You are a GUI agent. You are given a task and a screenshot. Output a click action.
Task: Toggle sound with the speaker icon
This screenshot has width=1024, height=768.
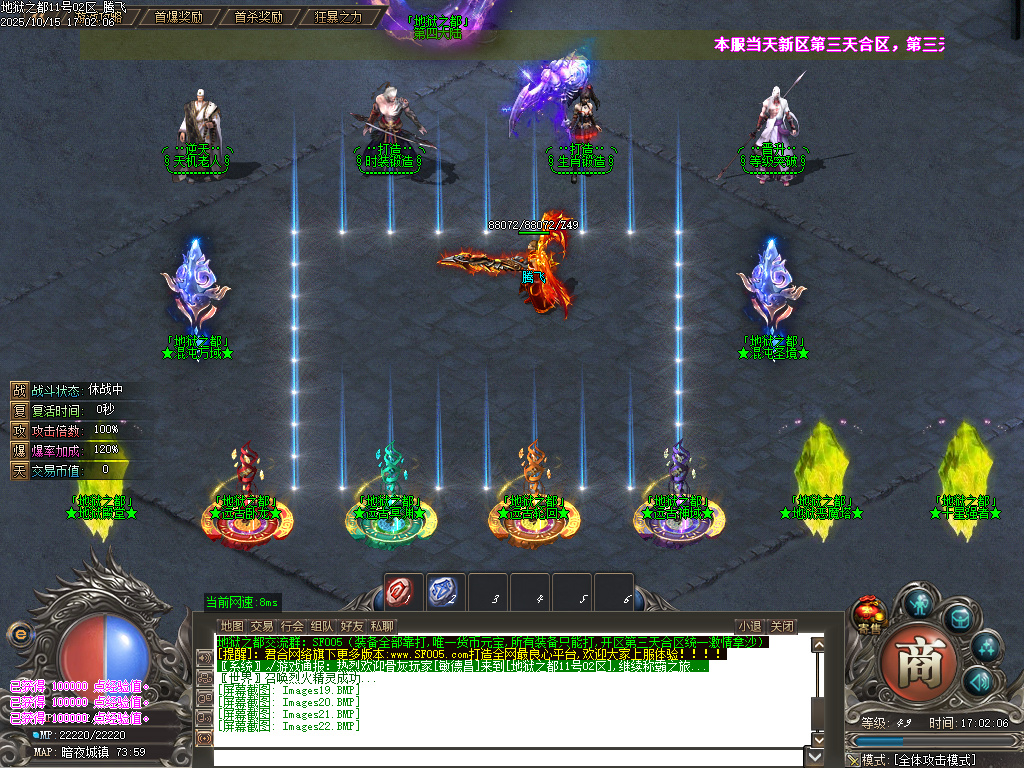[980, 681]
